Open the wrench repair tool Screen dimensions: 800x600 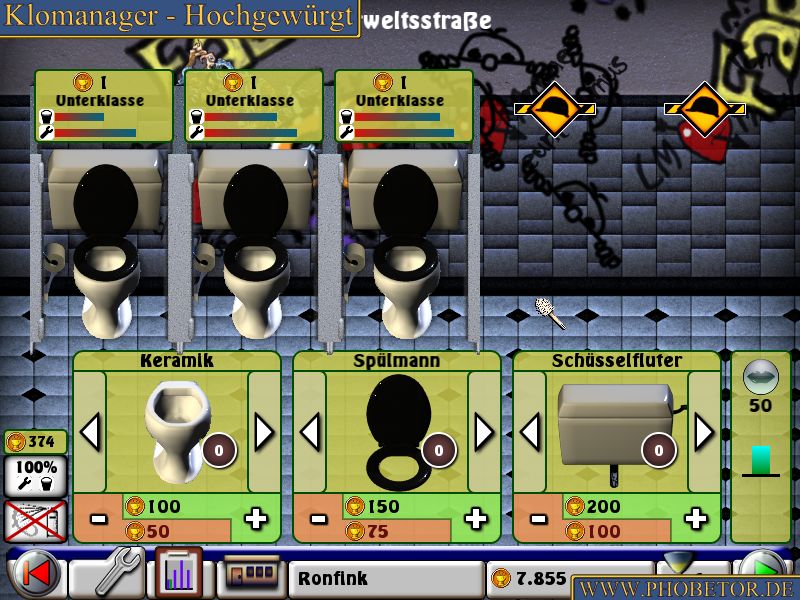107,575
